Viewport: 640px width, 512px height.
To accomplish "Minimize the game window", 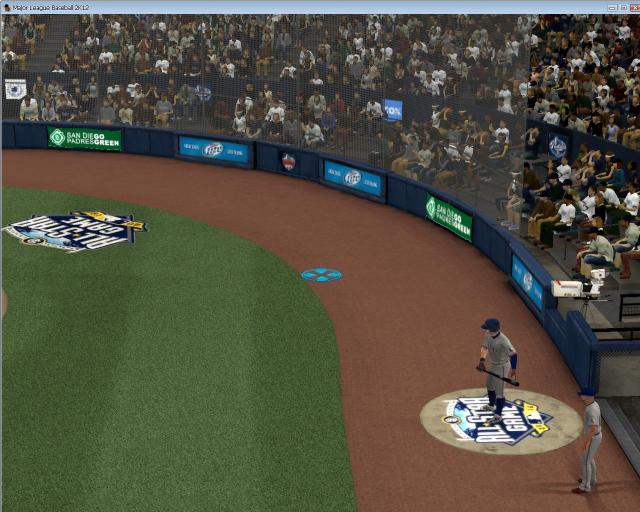I will tap(610, 6).
